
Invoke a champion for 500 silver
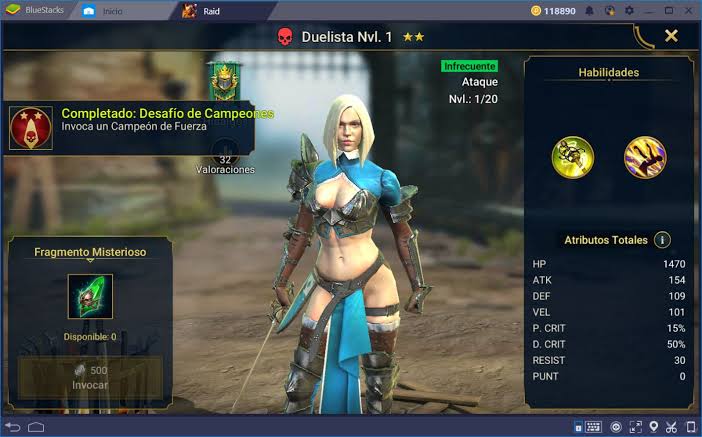click(90, 376)
